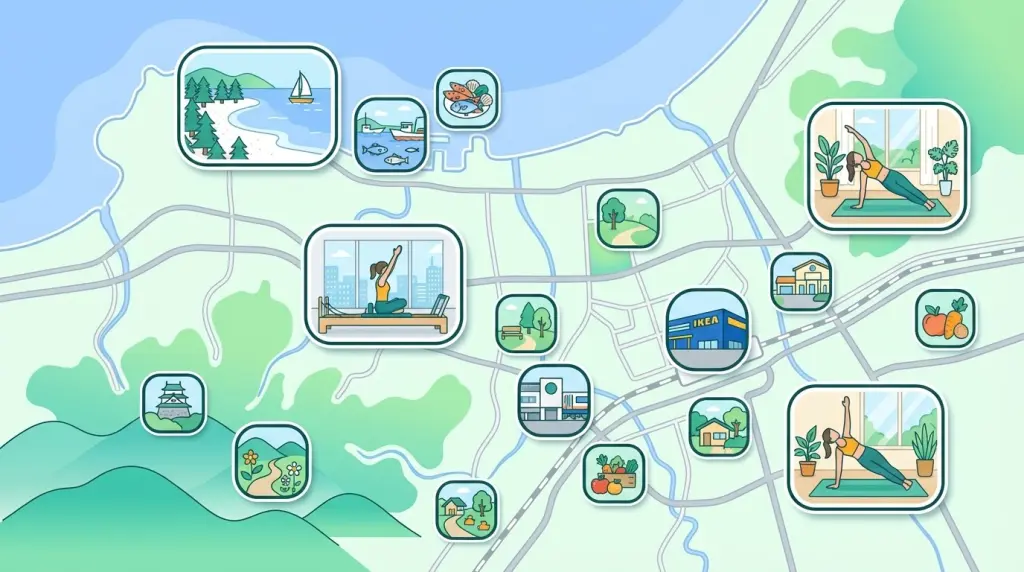The height and width of the screenshot is (572, 1024).
Task: Select the beach with sailboat marker
Action: [258, 105]
